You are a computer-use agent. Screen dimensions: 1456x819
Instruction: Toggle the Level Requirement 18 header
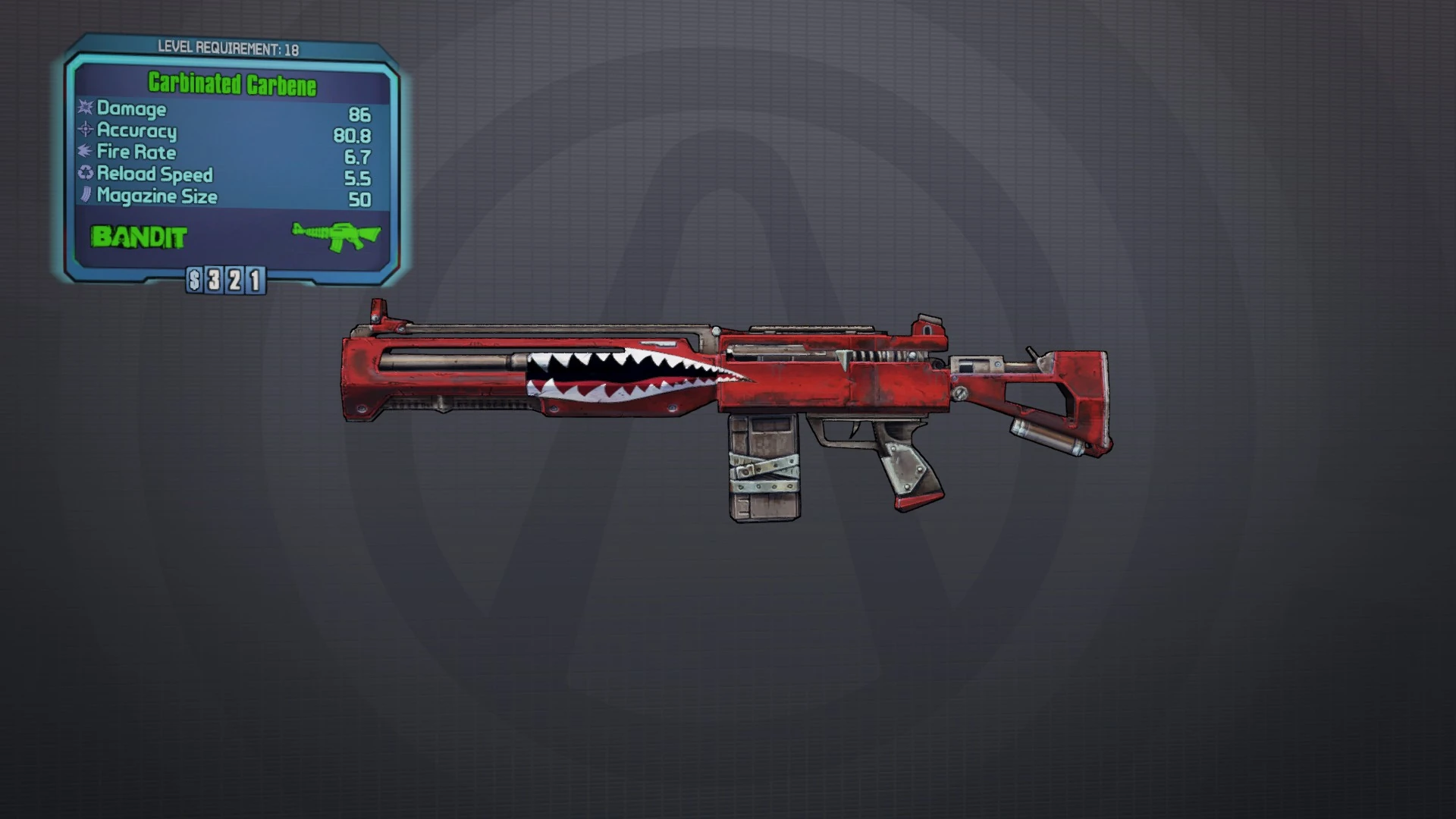(227, 47)
